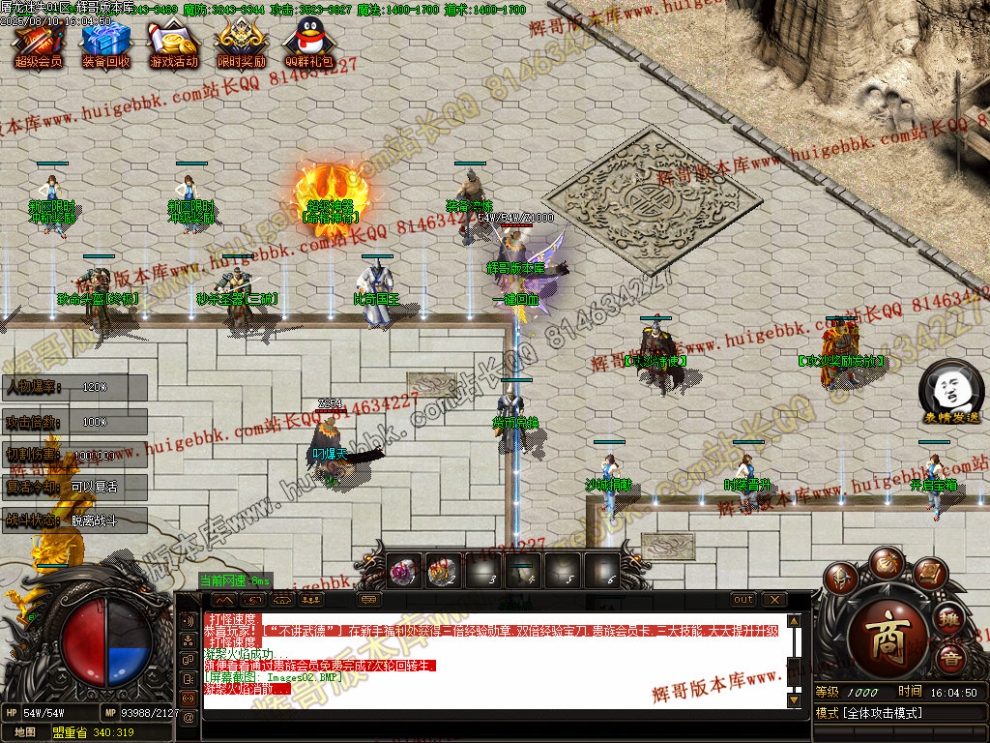Open the 摊 stall button
Screen dimensions: 990x743
click(949, 618)
